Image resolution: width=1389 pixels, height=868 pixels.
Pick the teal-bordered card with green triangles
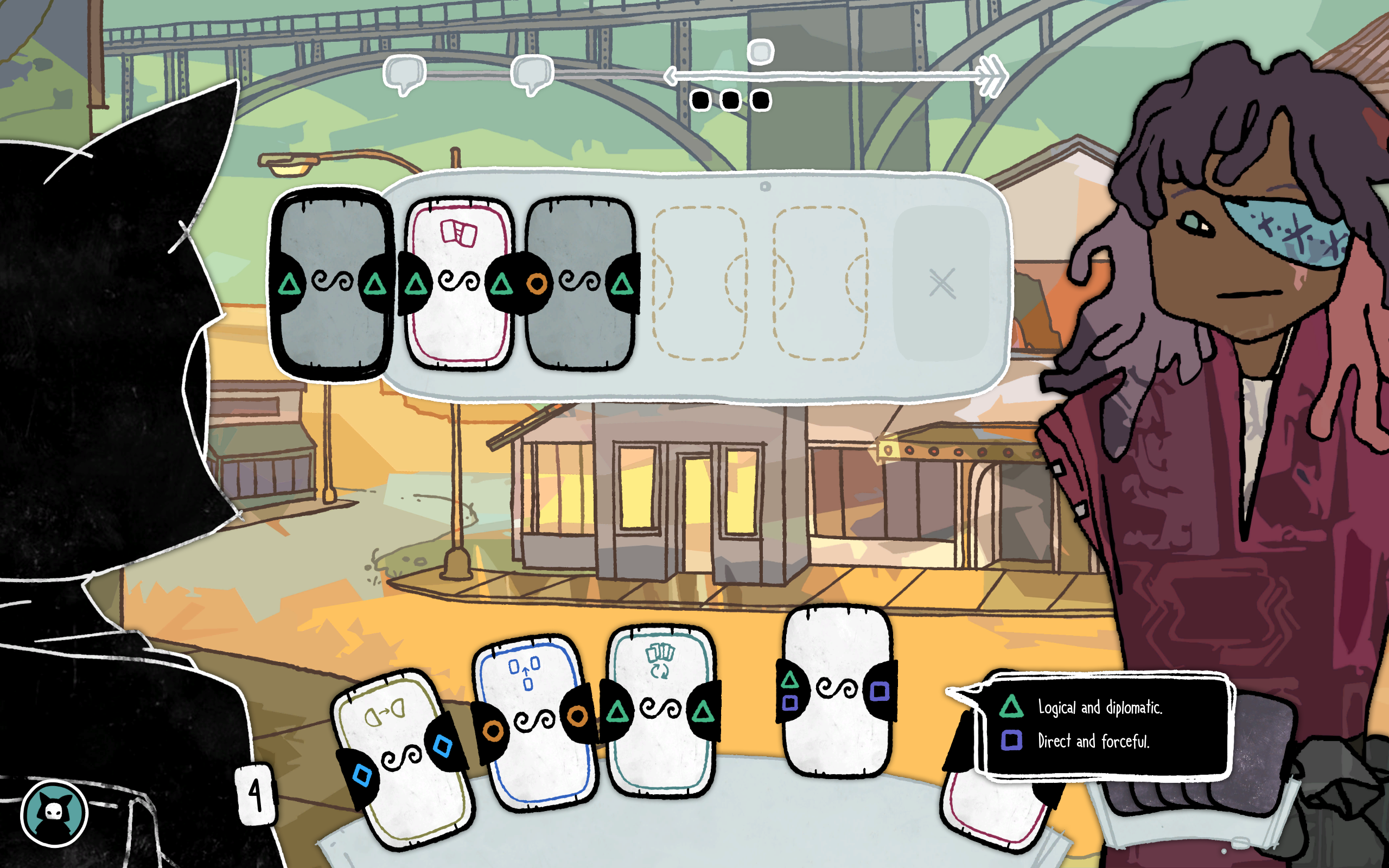pyautogui.click(x=660, y=711)
